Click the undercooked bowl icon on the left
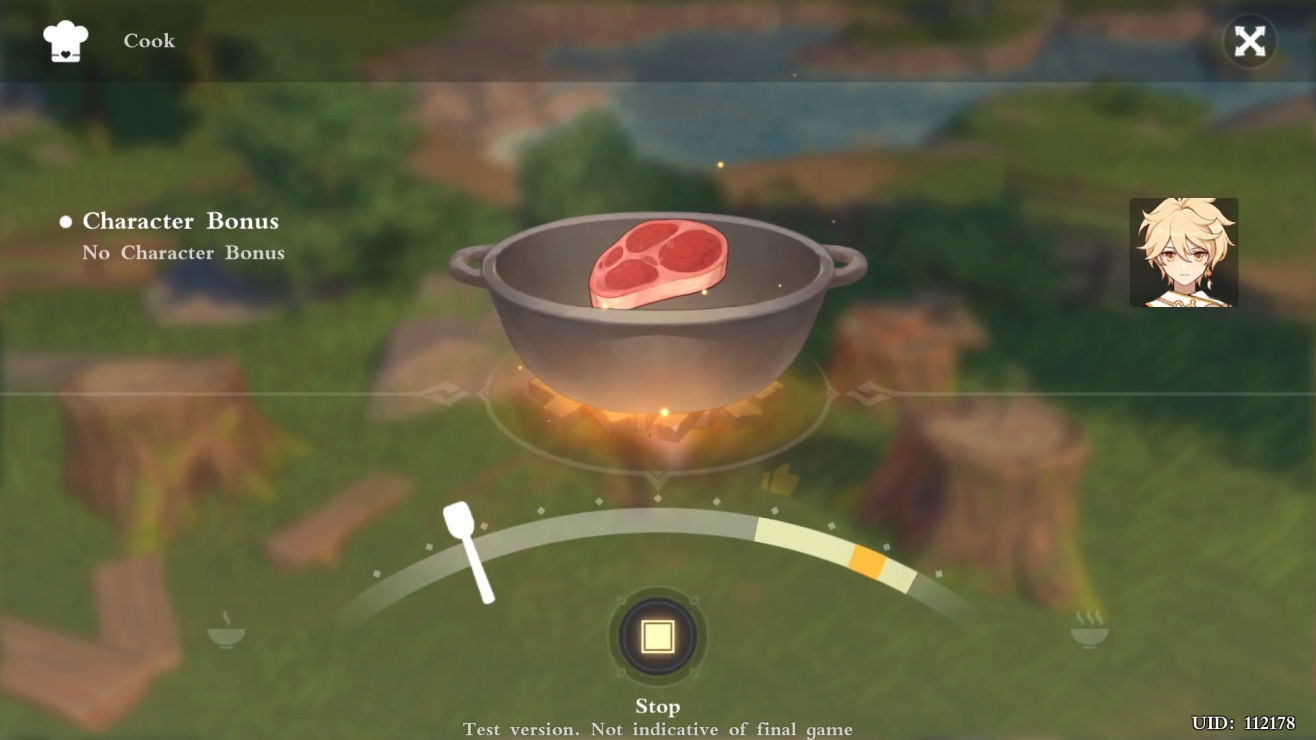 [227, 634]
